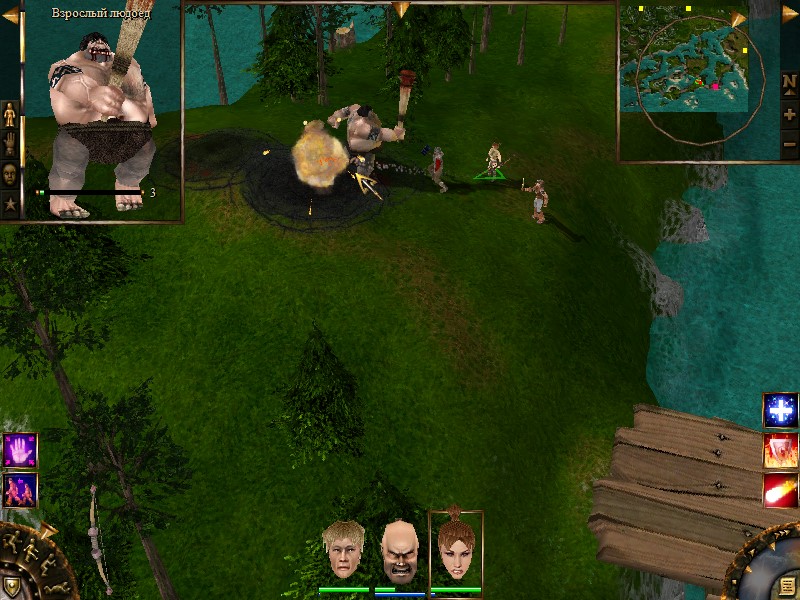The height and width of the screenshot is (600, 800).
Task: Select the blond party member portrait
Action: (343, 550)
